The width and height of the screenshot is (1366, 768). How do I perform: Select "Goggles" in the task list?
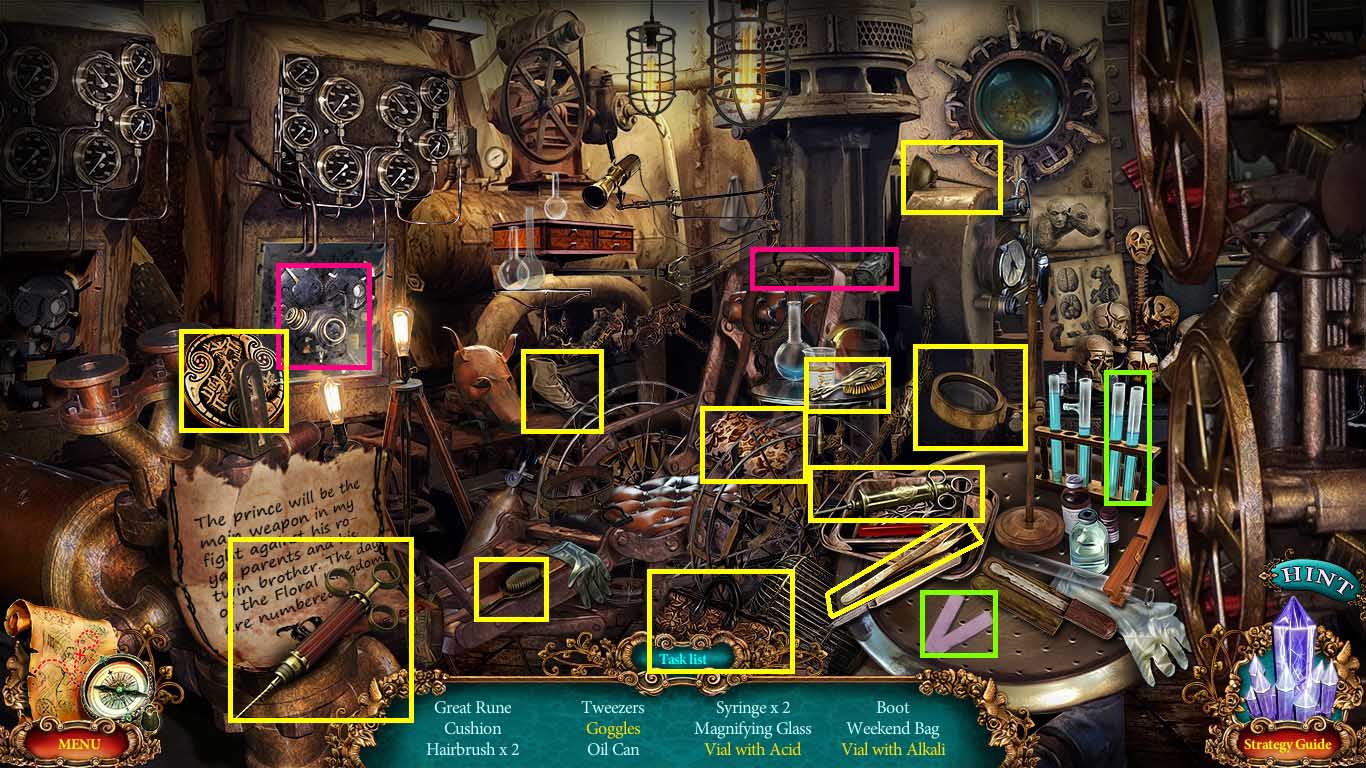pyautogui.click(x=613, y=728)
